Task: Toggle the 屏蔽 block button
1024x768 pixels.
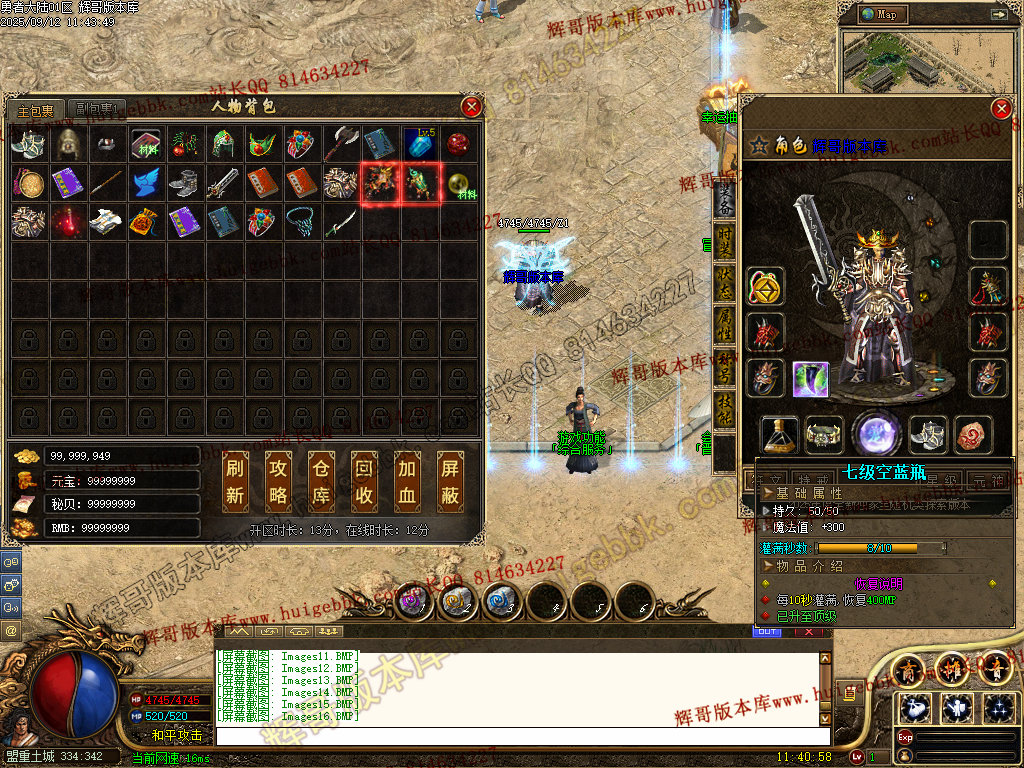Action: (x=451, y=481)
